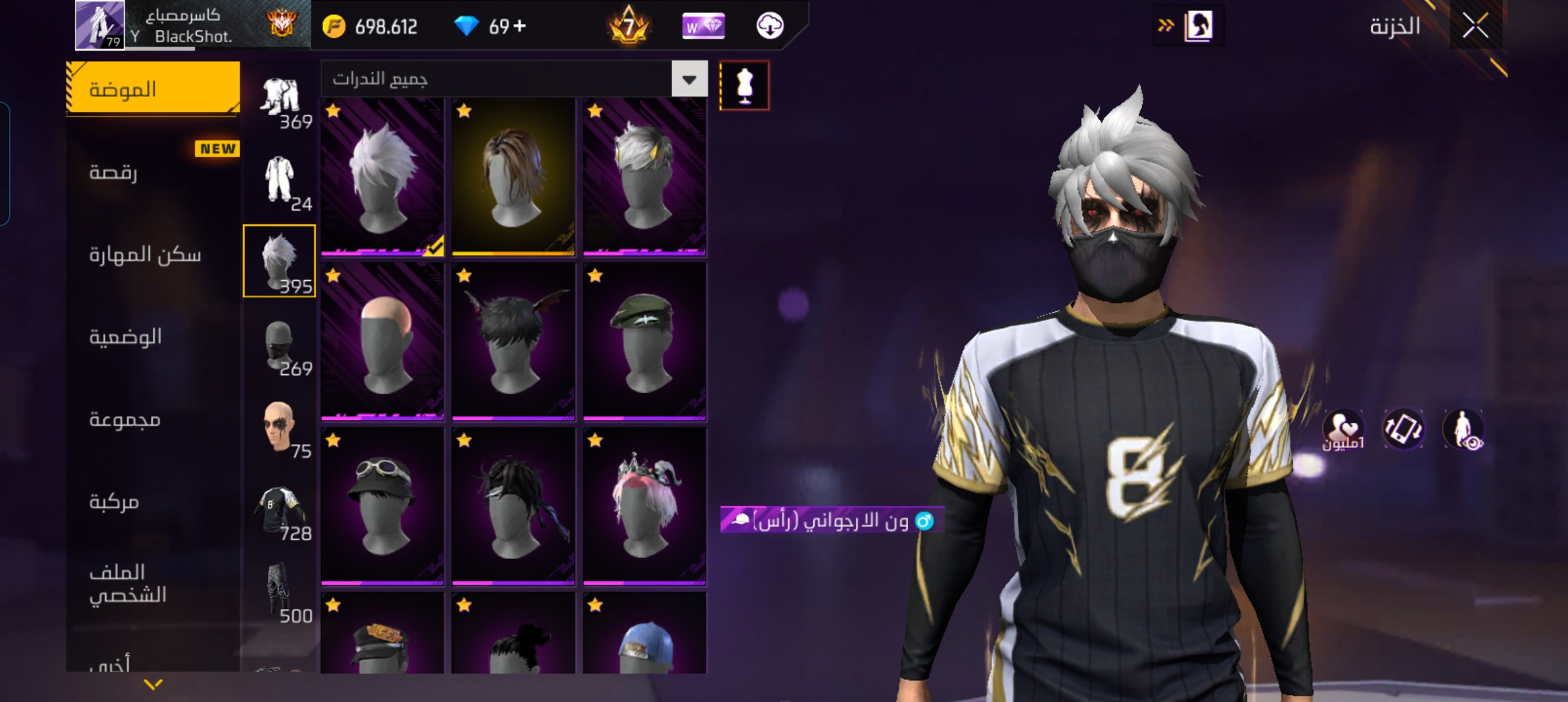Viewport: 1568px width, 702px height.
Task: Switch to the Fashion tab
Action: coord(153,89)
